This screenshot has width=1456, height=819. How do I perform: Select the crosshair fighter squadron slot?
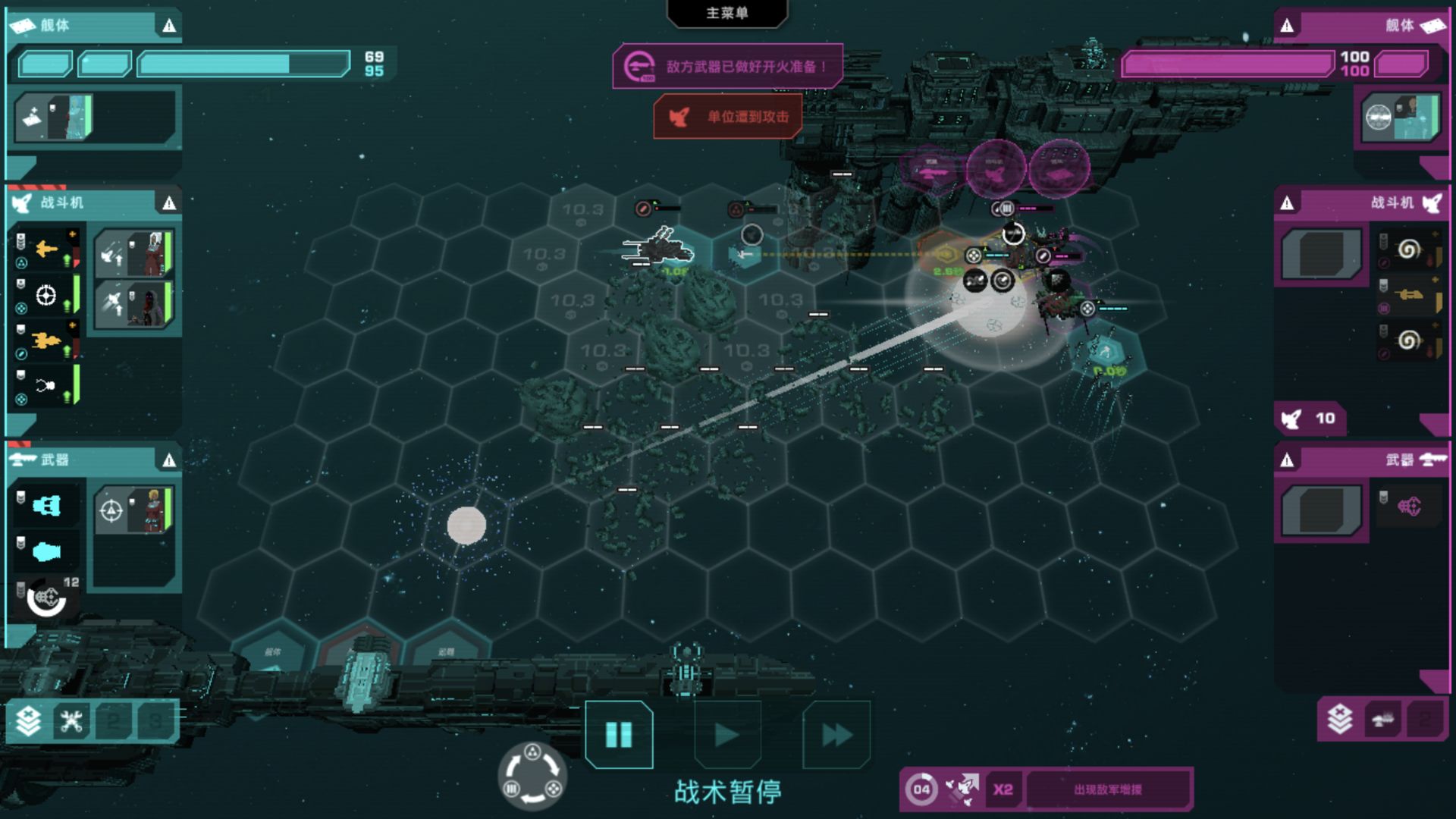click(47, 295)
